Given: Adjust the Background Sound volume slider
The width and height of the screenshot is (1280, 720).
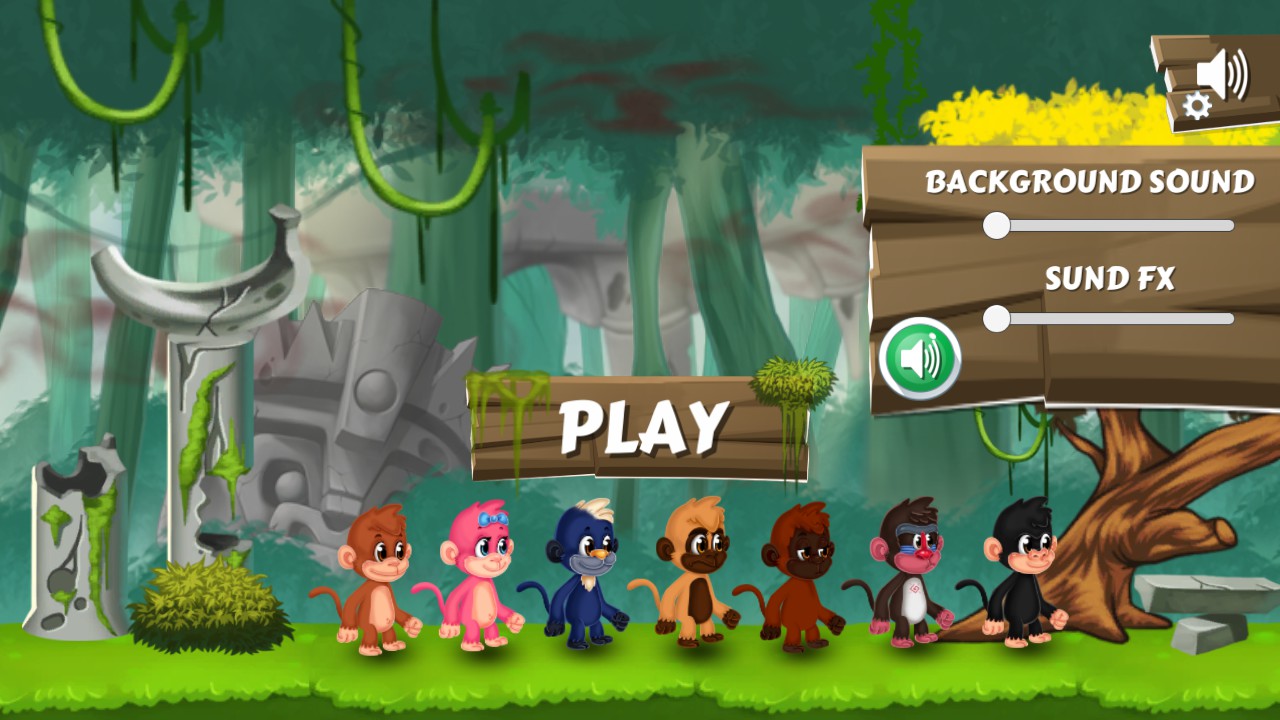Looking at the screenshot, I should (x=996, y=226).
